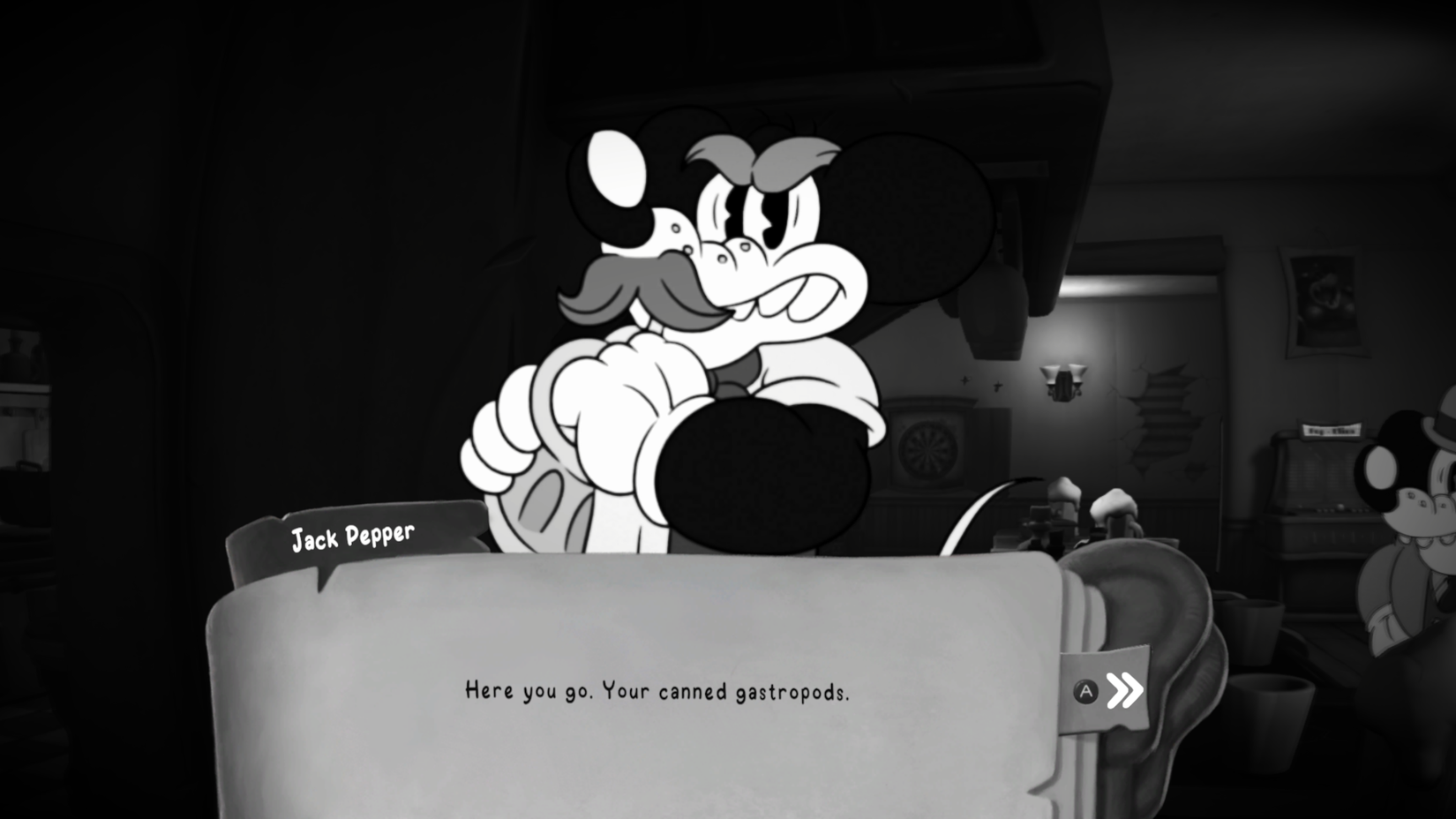Select the dialogue text about canned gastropods
The image size is (1456, 819).
point(657,694)
